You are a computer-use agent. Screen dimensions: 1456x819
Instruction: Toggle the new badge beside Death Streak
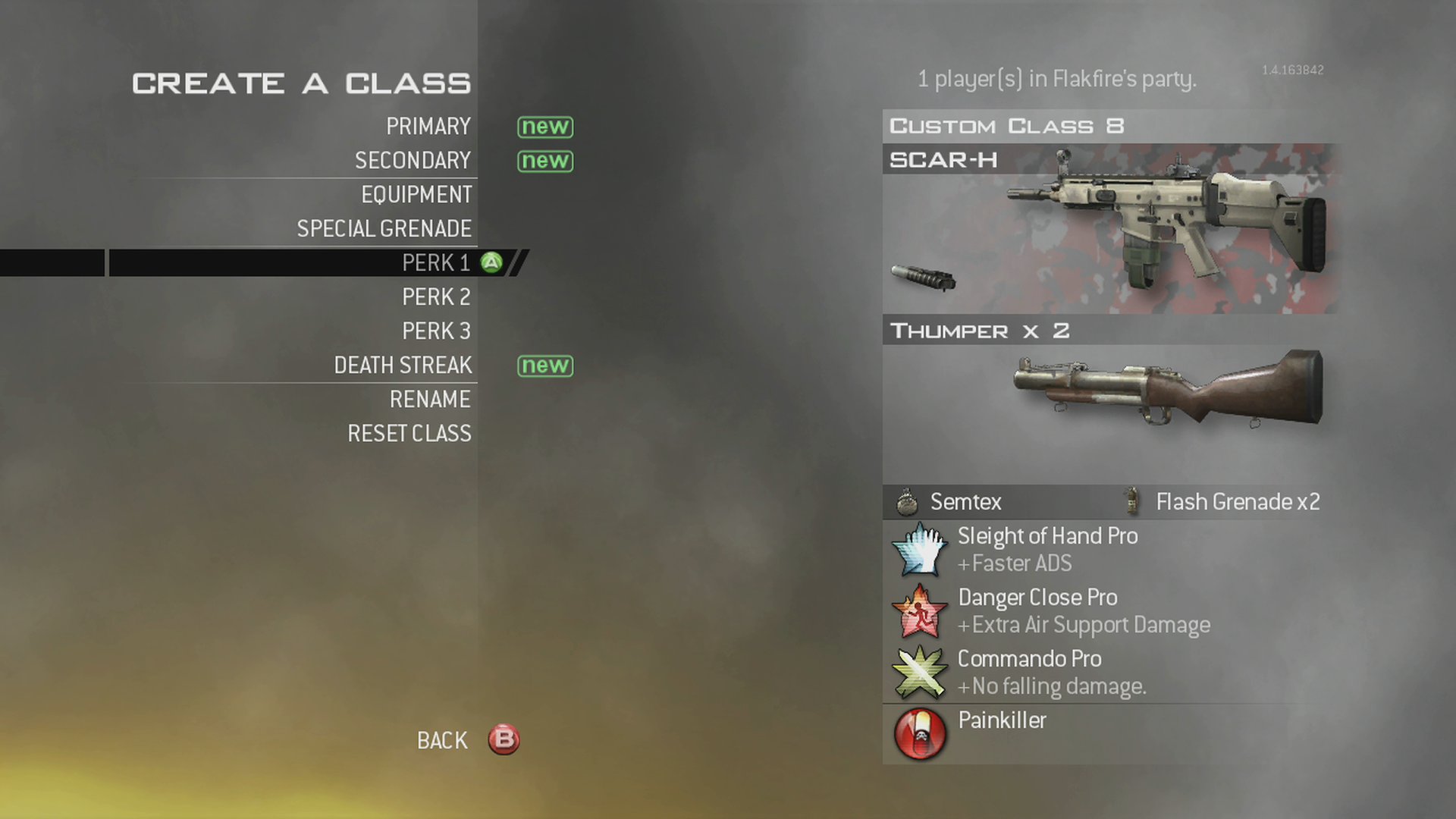[x=544, y=366]
